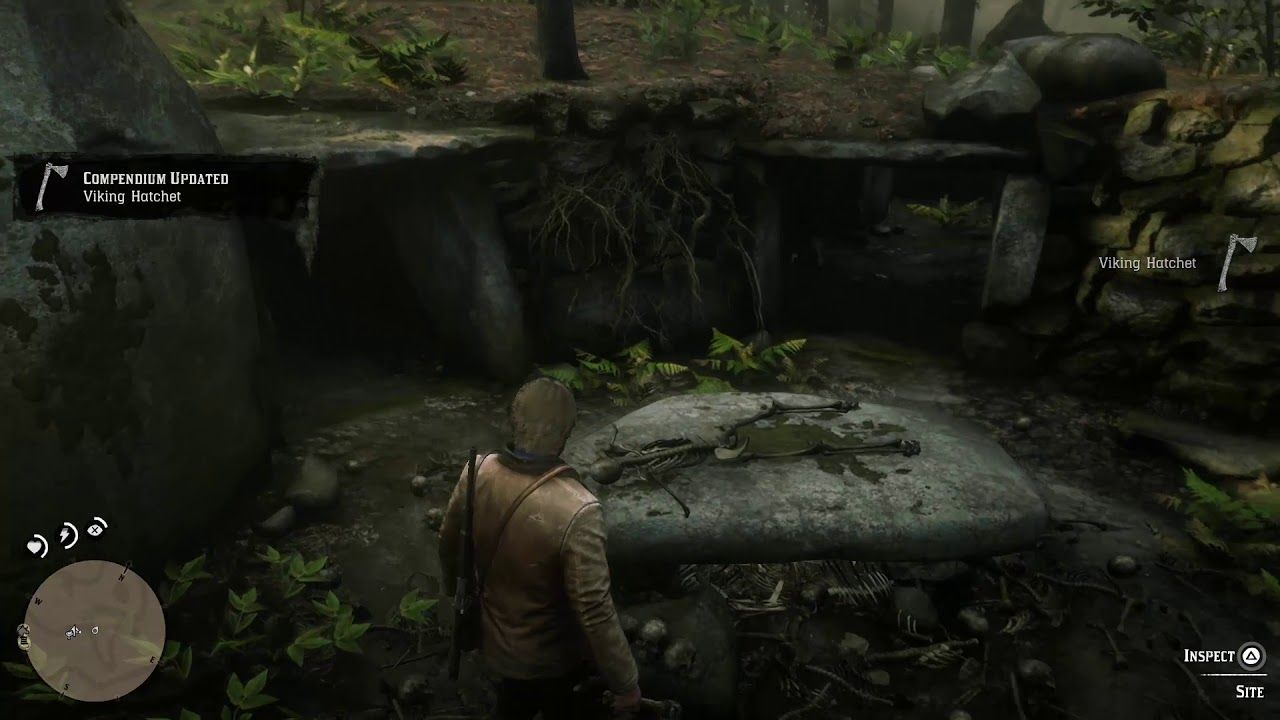1280x720 pixels.
Task: Toggle the Dead Eye meter above the minimap
Action: 95,529
